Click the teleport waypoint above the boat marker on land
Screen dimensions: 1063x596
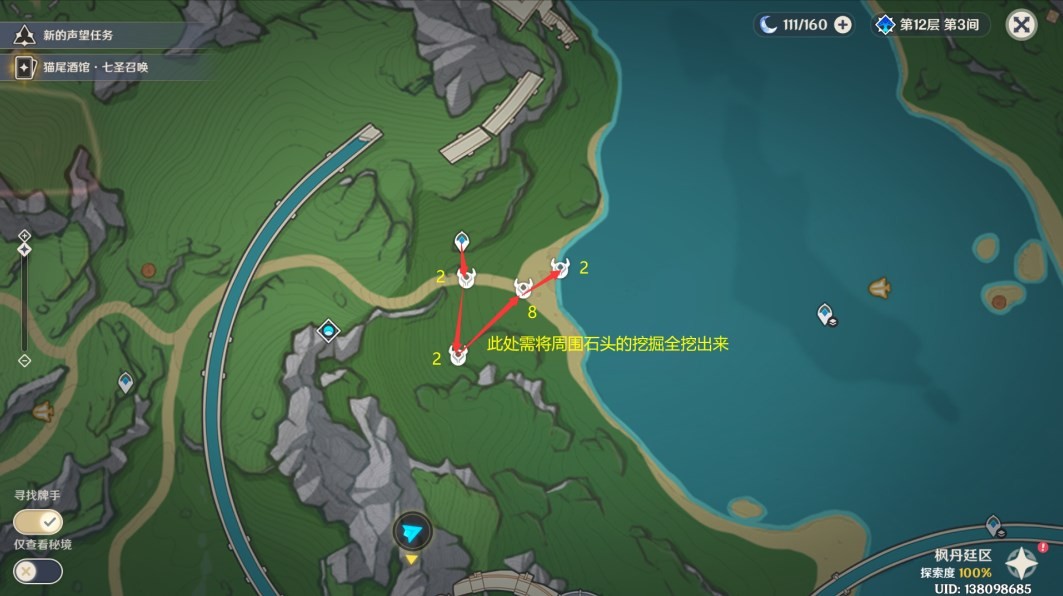[x=125, y=382]
